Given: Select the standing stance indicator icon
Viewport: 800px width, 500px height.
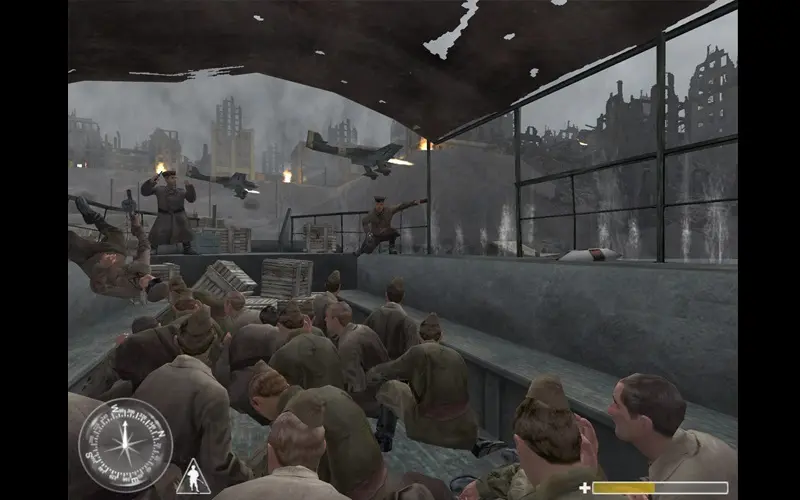Looking at the screenshot, I should (193, 477).
